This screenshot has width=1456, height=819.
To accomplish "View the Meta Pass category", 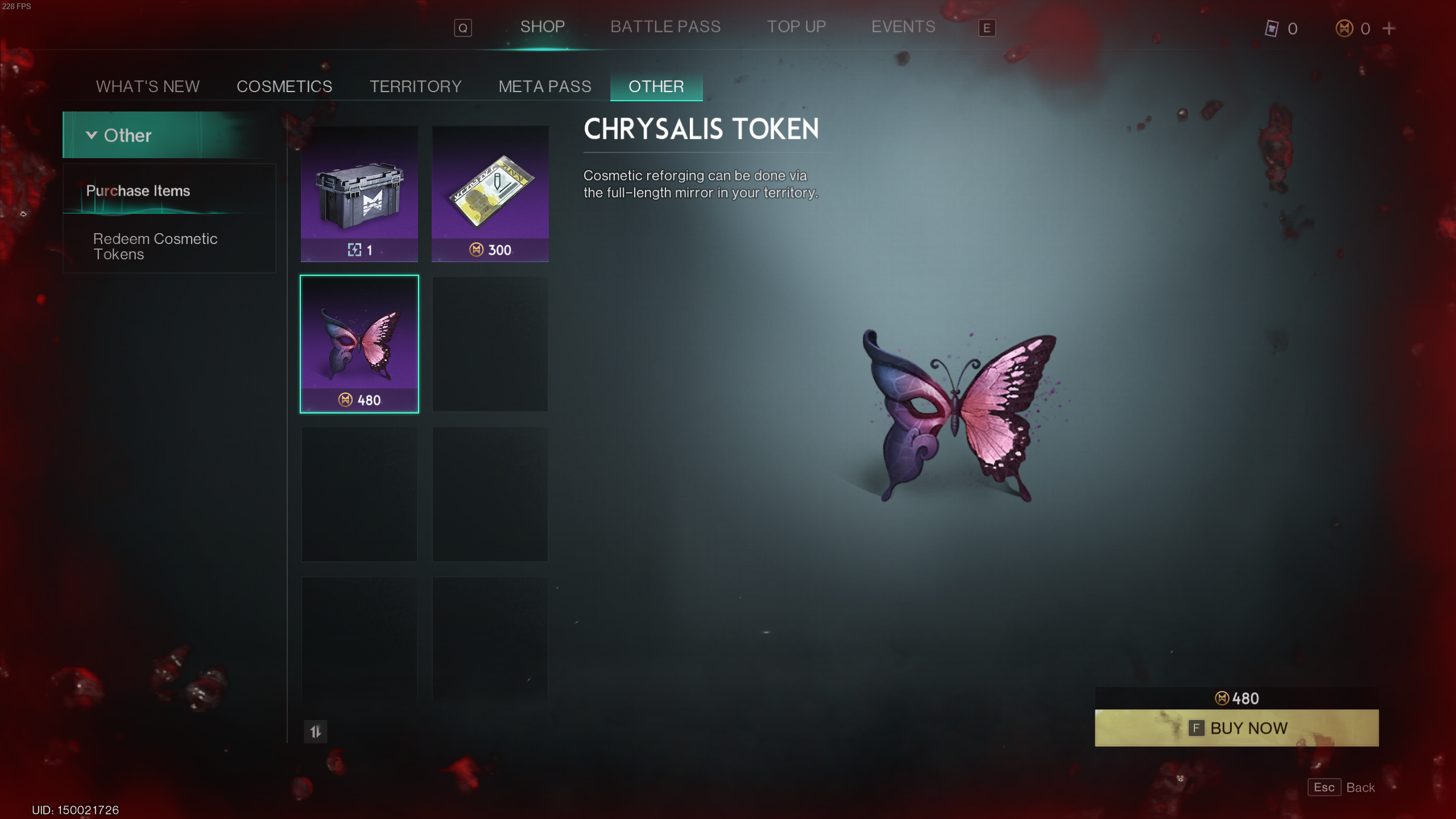I will point(544,86).
